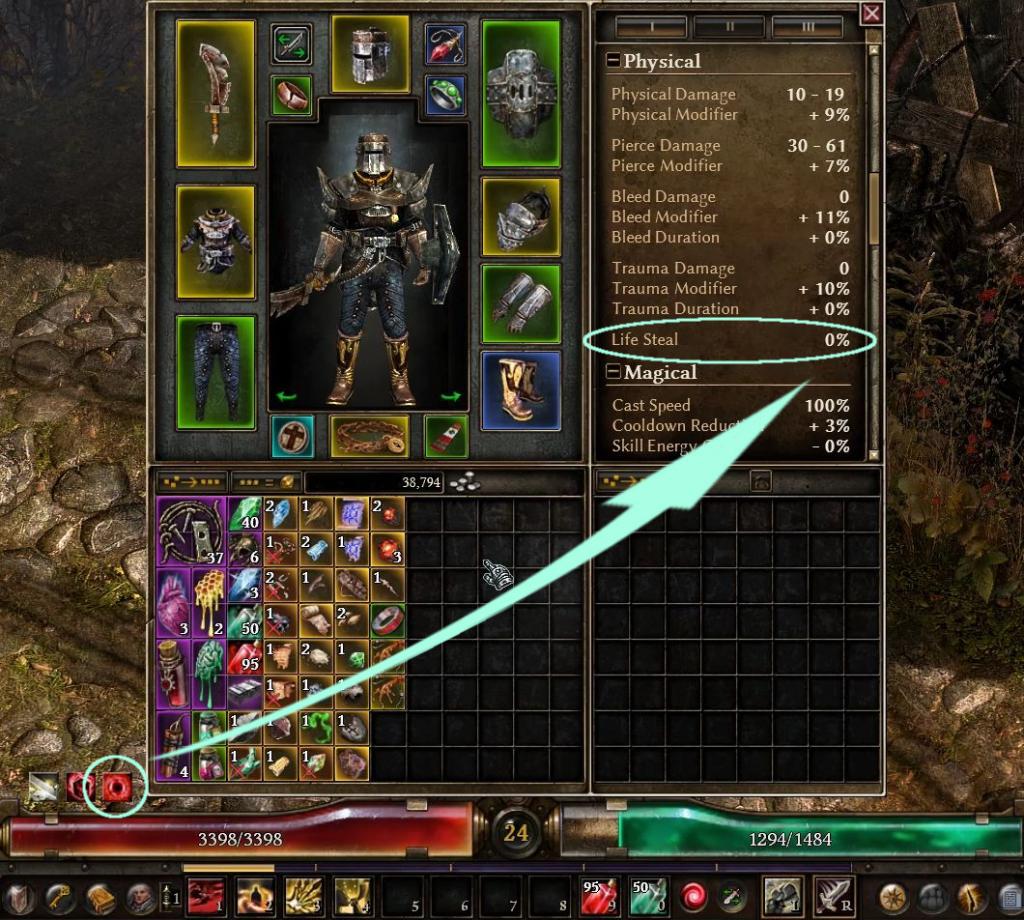The height and width of the screenshot is (920, 1024).
Task: Close the character window
Action: [871, 13]
